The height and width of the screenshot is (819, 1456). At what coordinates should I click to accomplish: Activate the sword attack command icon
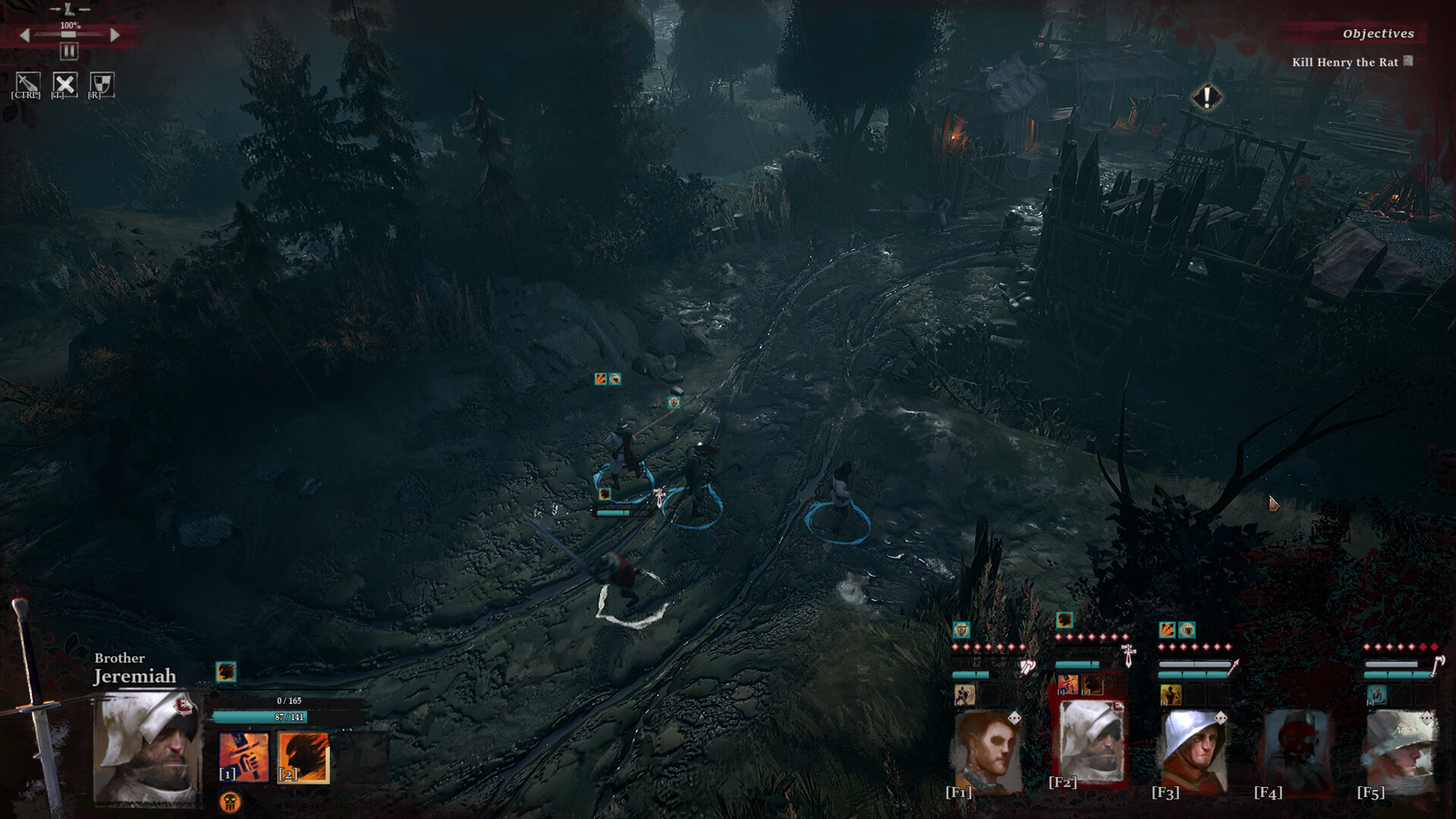[27, 83]
